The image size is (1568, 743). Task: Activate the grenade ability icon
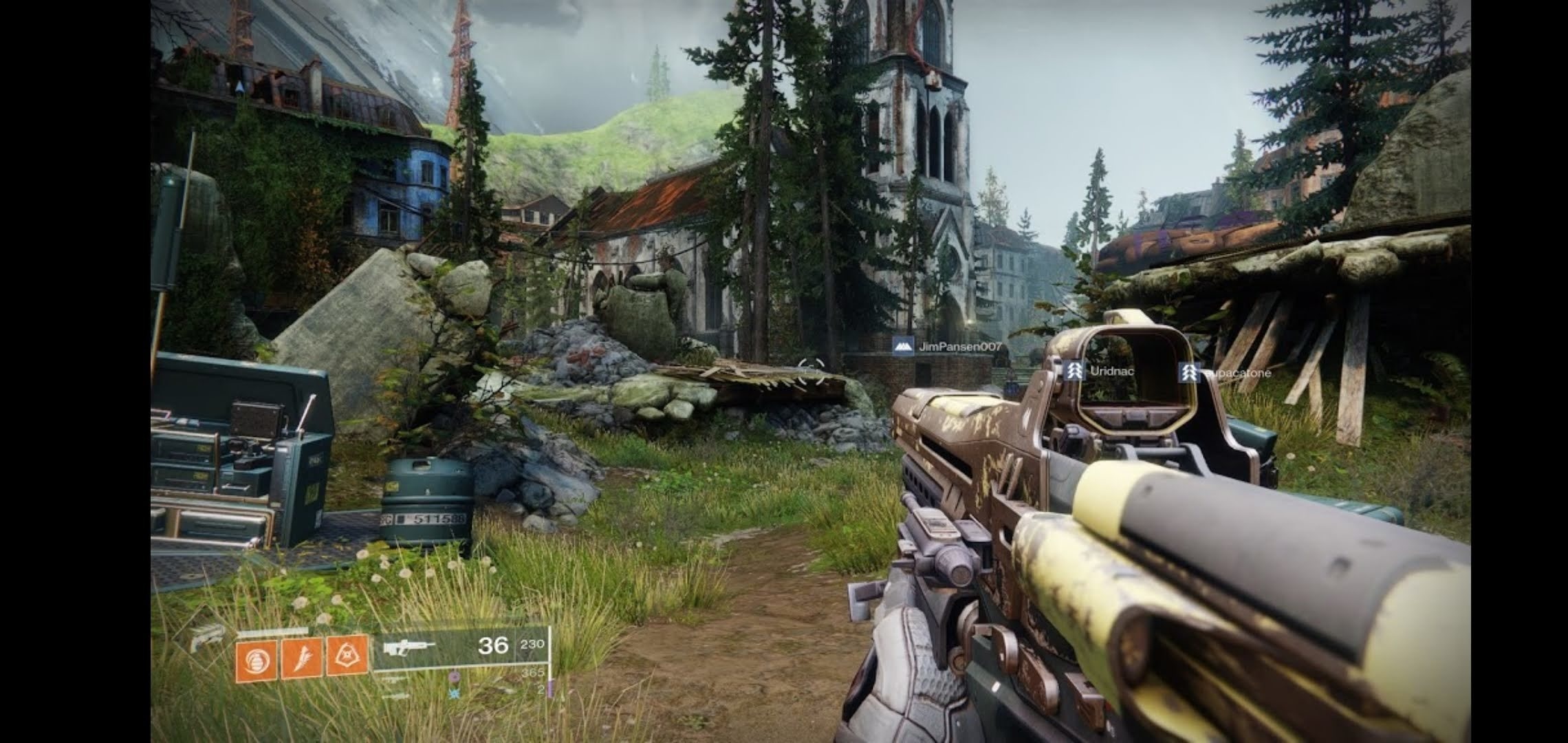256,661
